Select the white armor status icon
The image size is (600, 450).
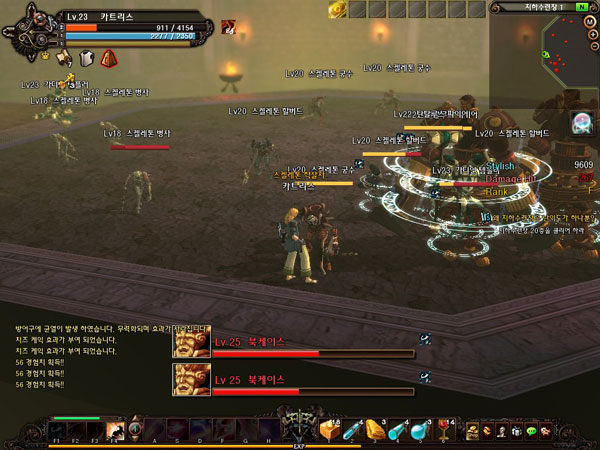click(x=86, y=58)
